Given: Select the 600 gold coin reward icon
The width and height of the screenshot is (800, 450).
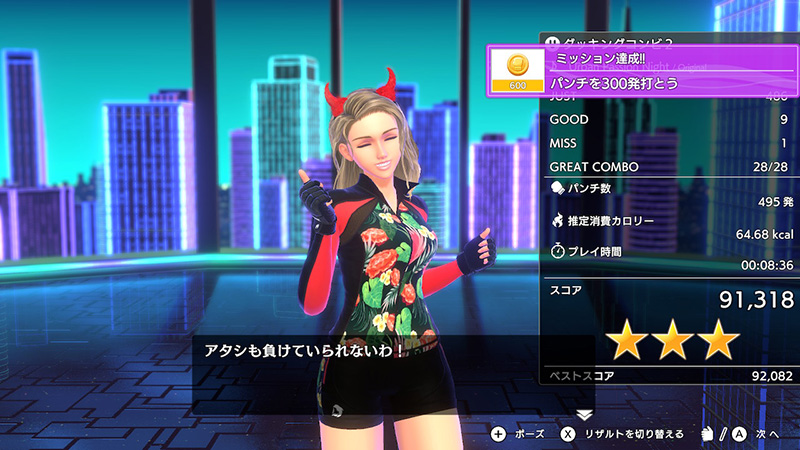Looking at the screenshot, I should 517,70.
